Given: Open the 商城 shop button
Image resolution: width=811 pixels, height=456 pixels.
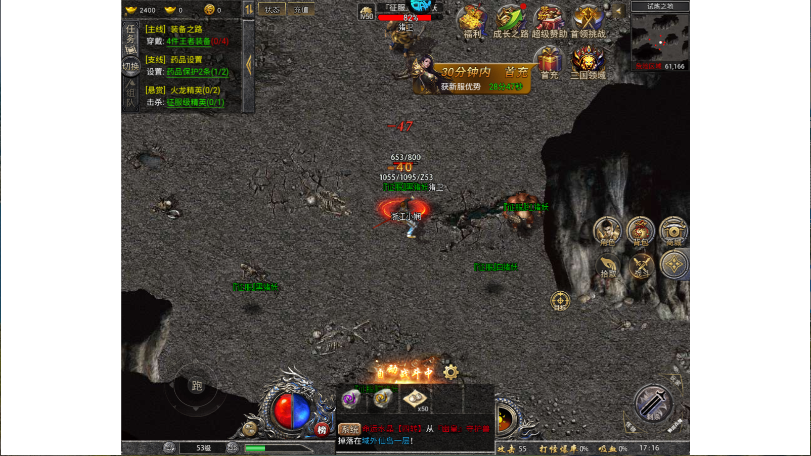Looking at the screenshot, I should coord(674,230).
